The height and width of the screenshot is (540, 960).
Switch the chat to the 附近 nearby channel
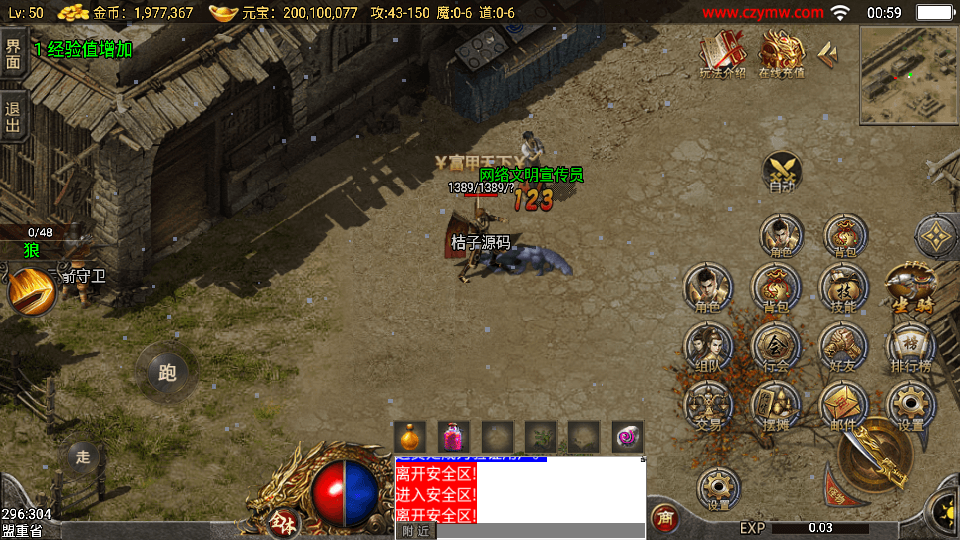click(415, 531)
